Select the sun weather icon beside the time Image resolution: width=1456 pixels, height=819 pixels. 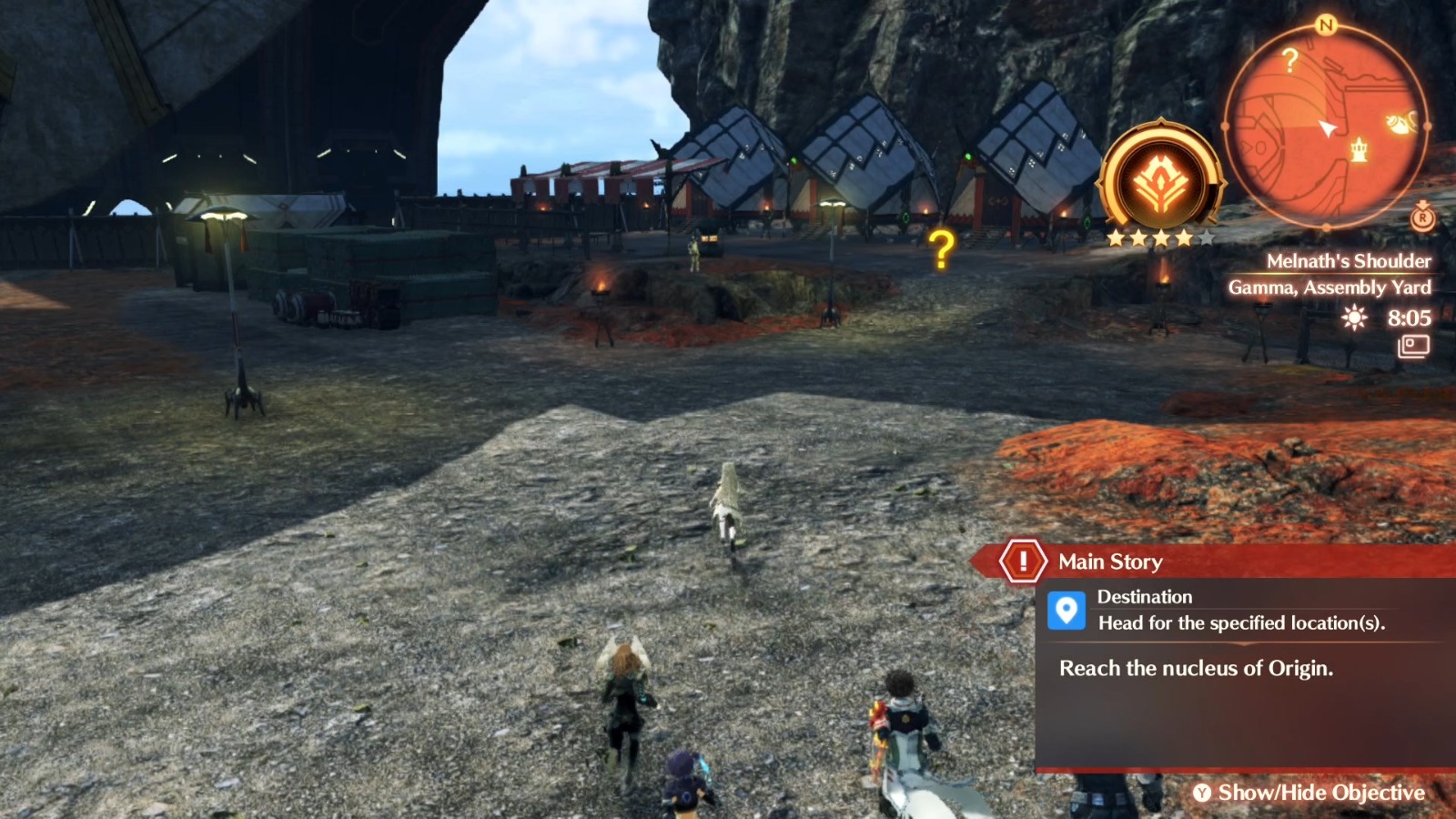click(1353, 318)
